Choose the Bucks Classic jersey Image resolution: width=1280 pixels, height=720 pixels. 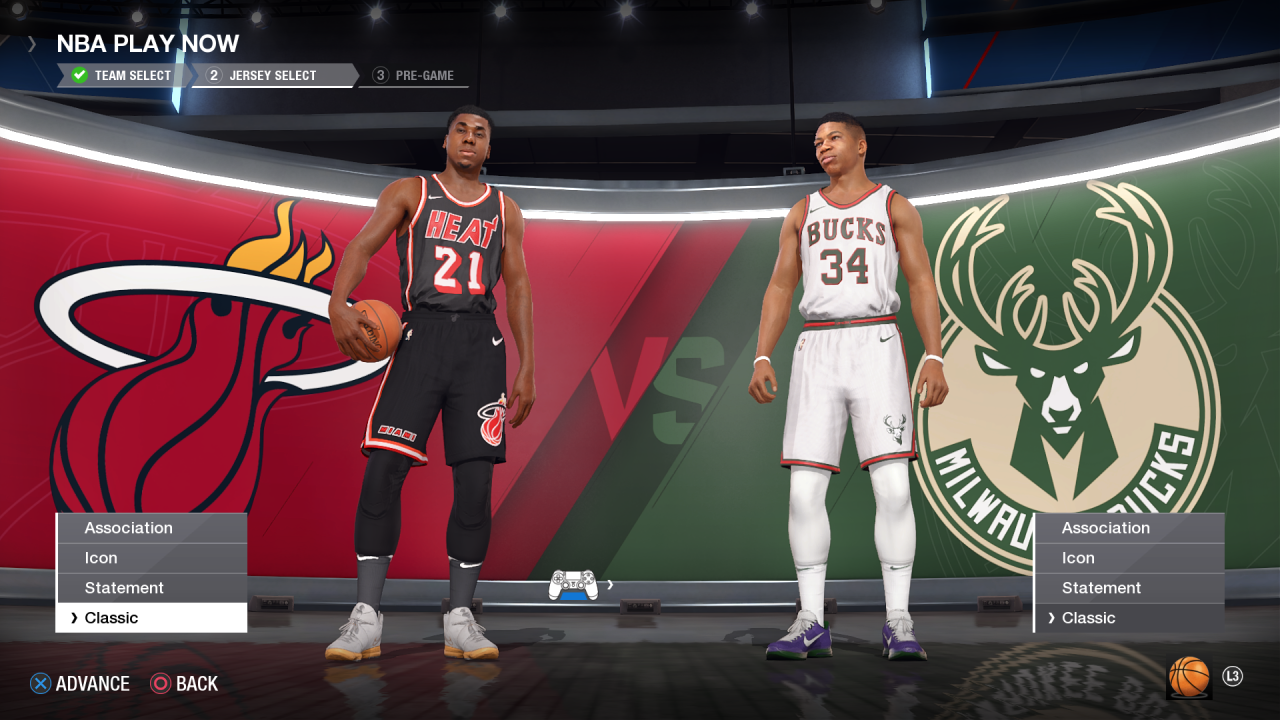point(1129,618)
